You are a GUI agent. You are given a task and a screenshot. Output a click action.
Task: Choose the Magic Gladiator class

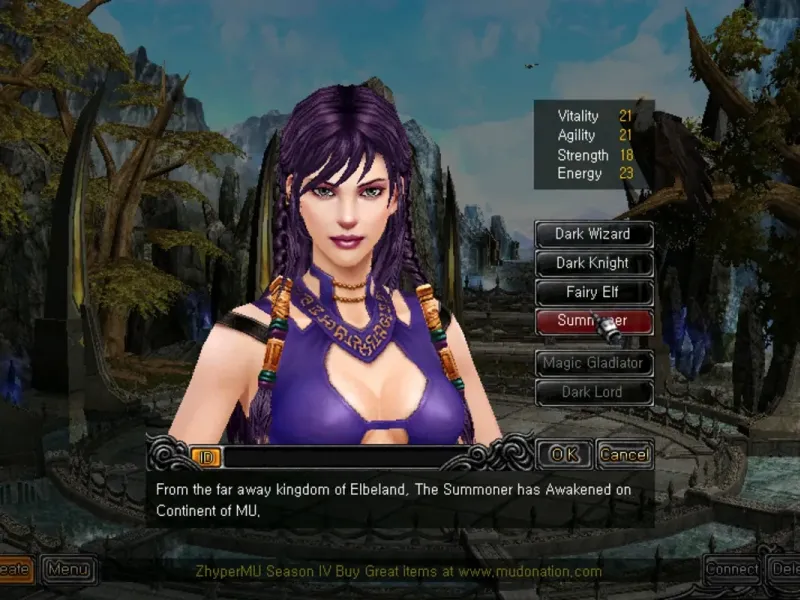(593, 363)
